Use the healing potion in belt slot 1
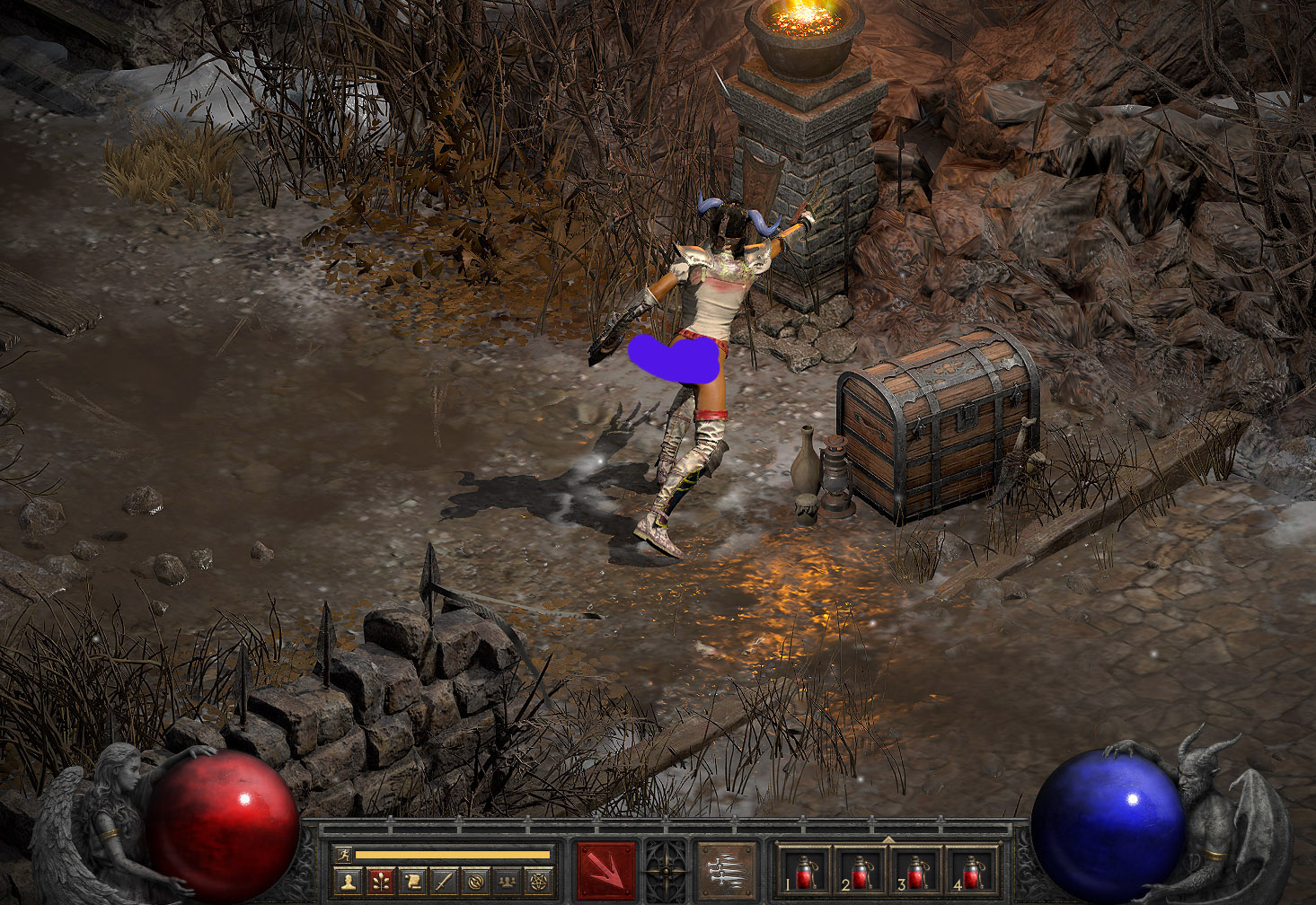This screenshot has width=1316, height=905. click(804, 872)
